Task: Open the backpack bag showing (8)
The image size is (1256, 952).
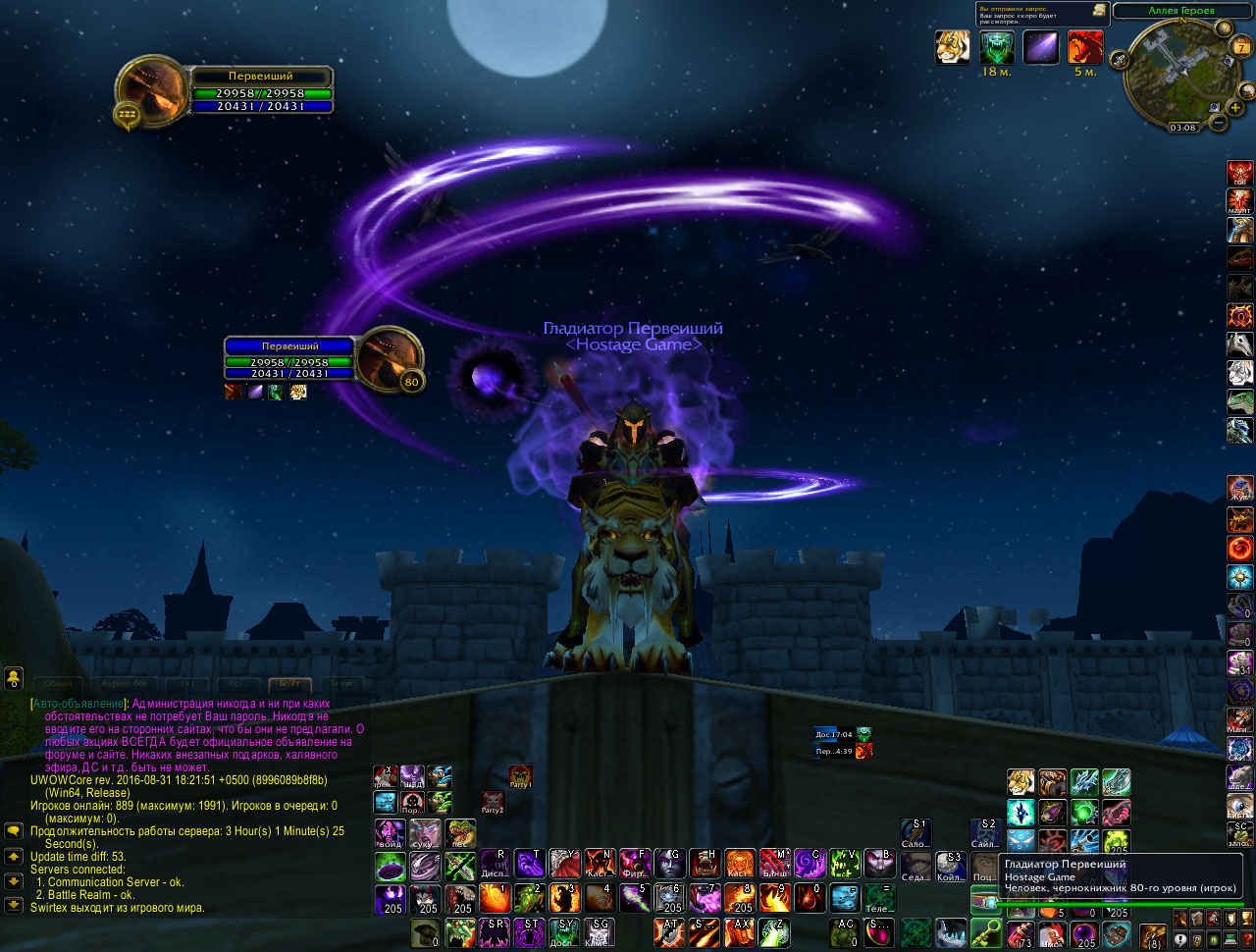Action: tap(1153, 936)
